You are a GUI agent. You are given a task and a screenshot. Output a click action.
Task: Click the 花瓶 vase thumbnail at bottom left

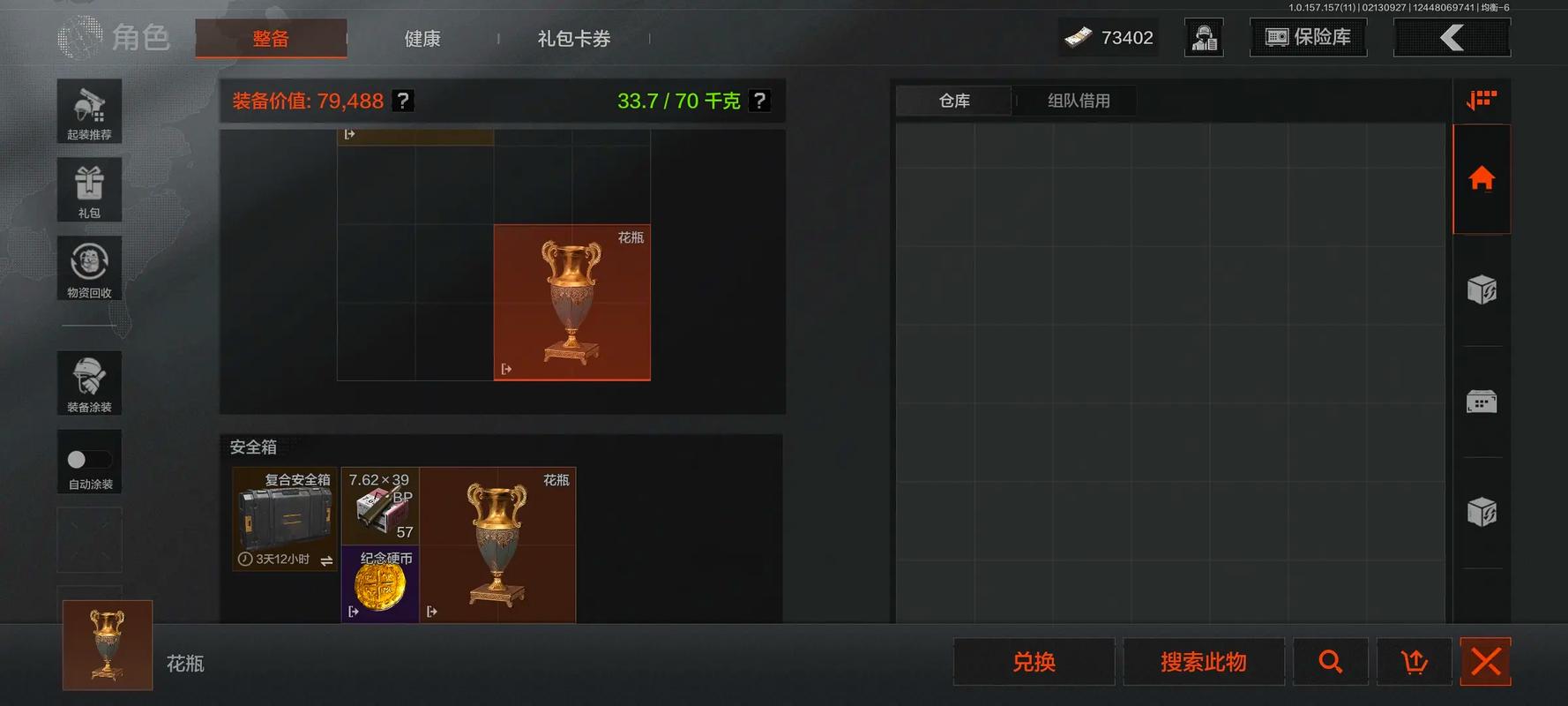coord(106,646)
